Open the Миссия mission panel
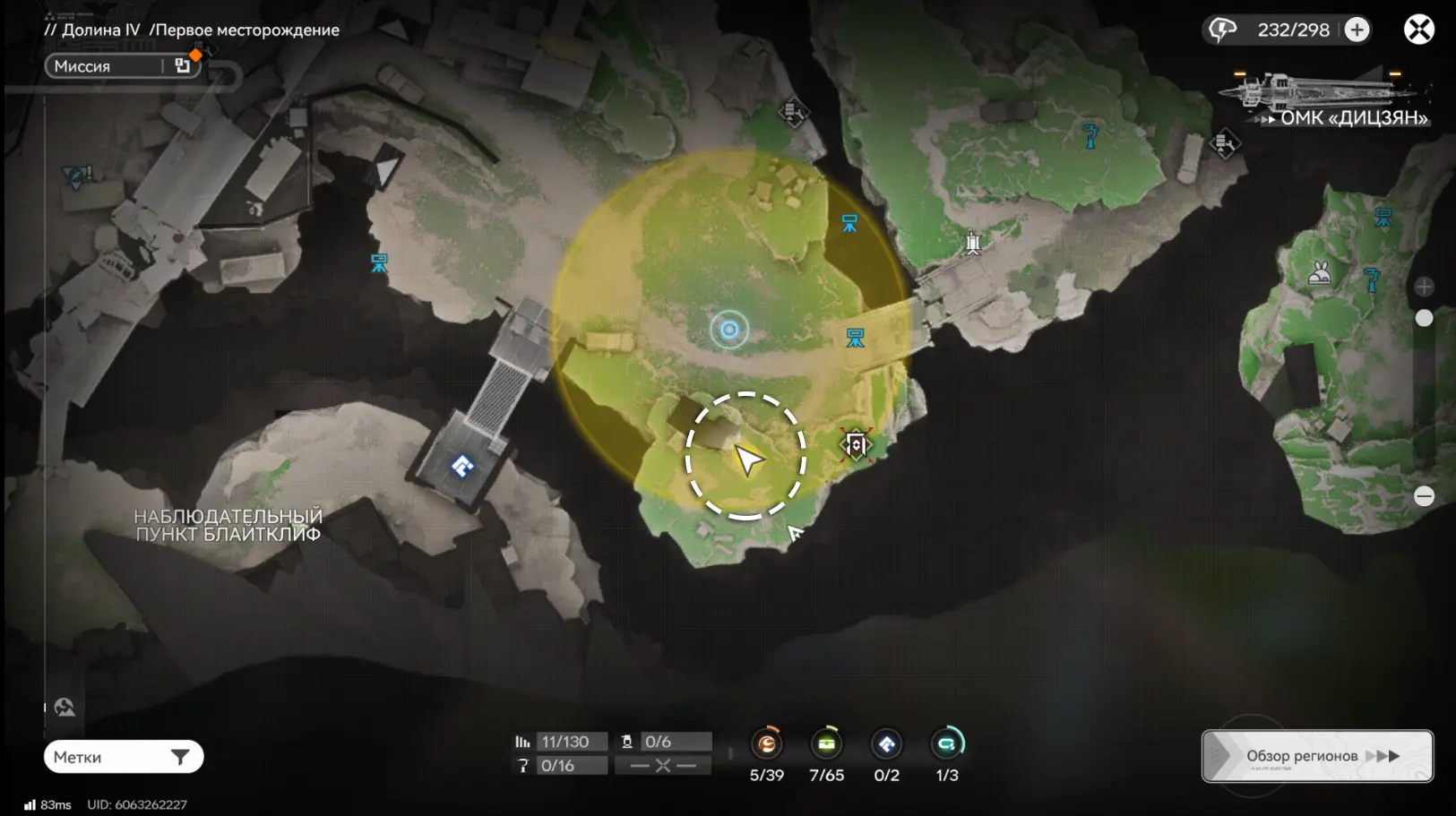The width and height of the screenshot is (1456, 816). click(121, 66)
